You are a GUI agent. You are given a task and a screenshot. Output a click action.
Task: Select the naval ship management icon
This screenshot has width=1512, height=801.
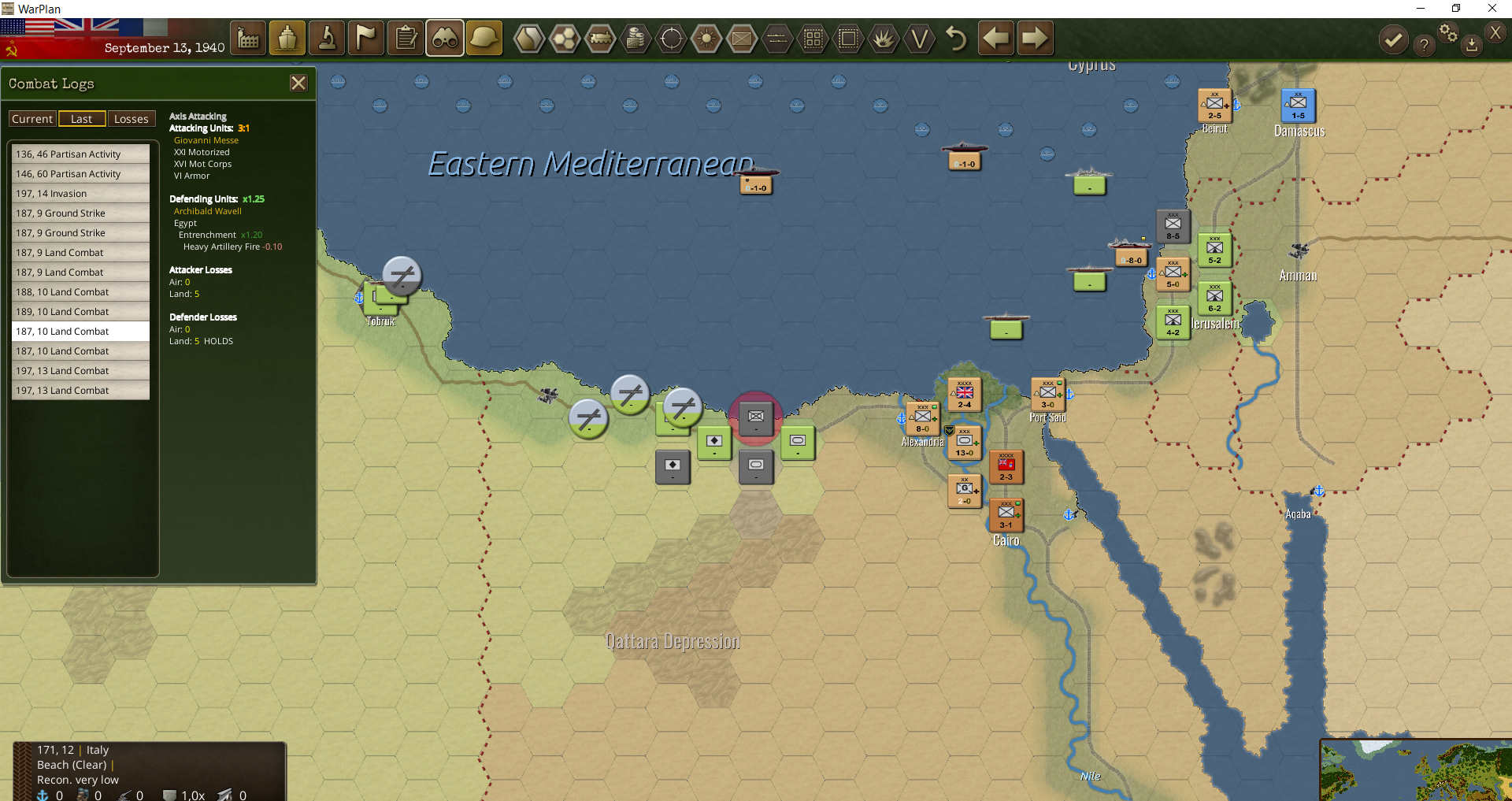click(x=287, y=37)
